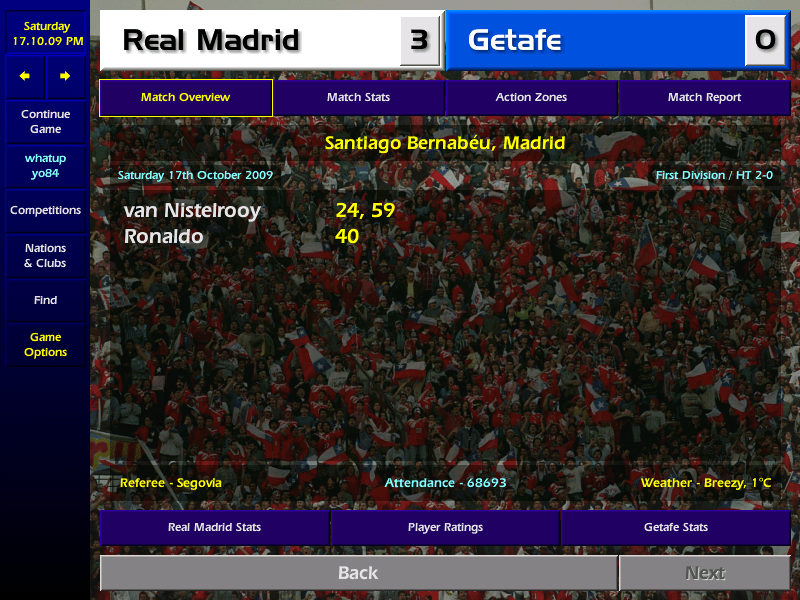The image size is (800, 600).
Task: Click the right yellow arrow button
Action: pyautogui.click(x=65, y=76)
